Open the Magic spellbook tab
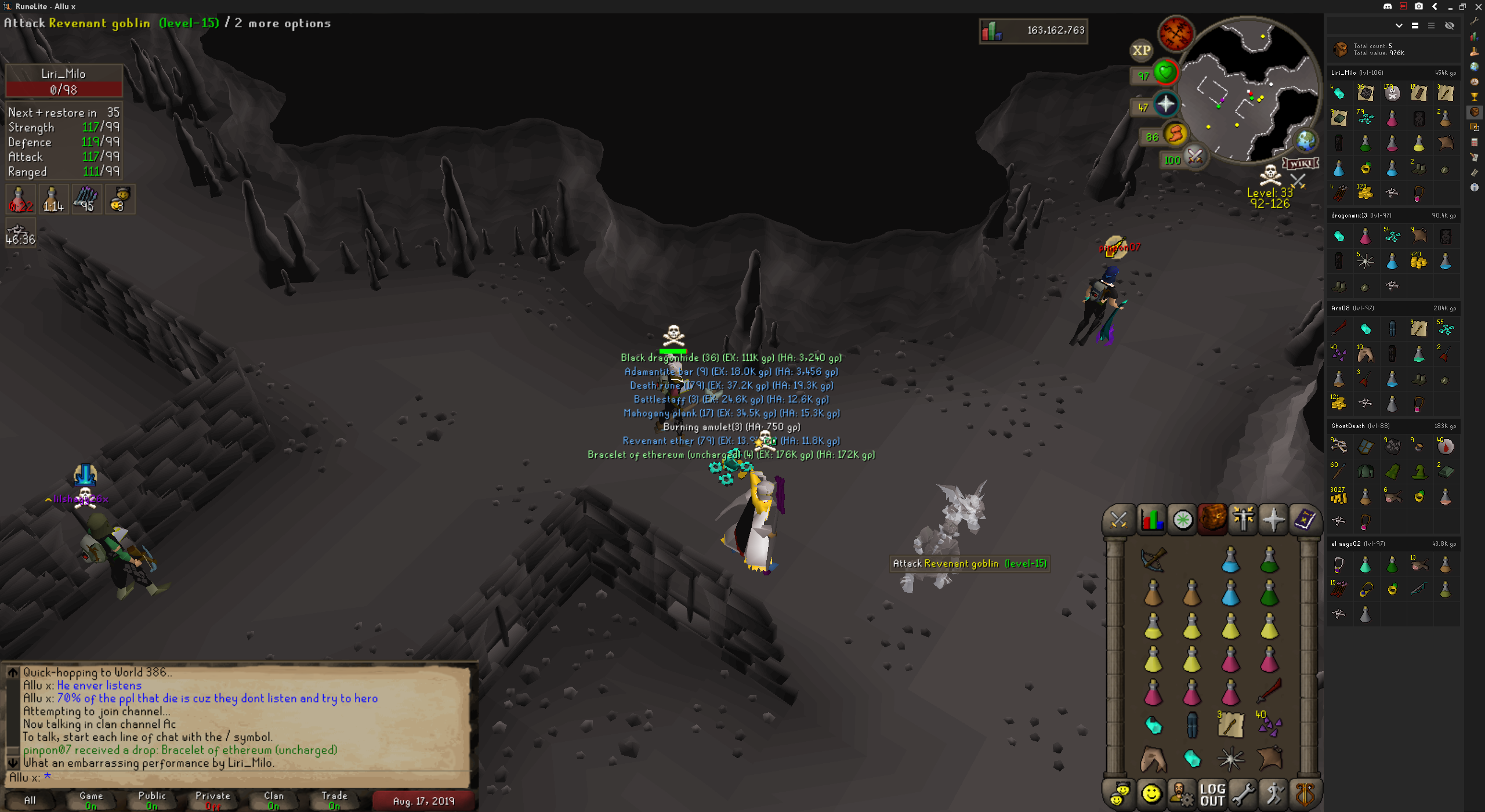This screenshot has height=812, width=1485. 1305,520
